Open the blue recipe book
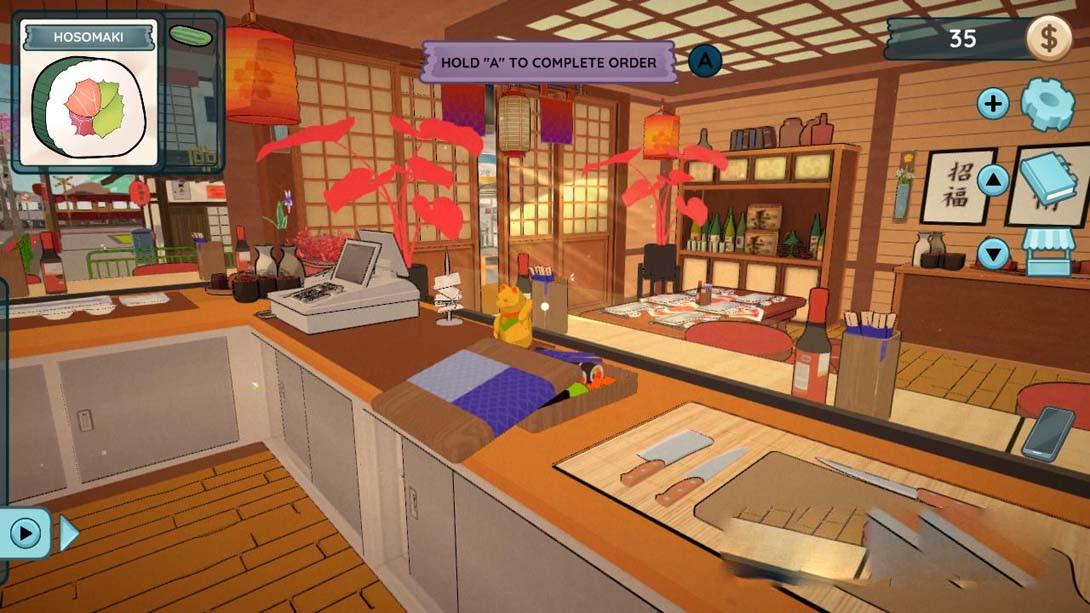Screen dimensions: 1090x613 [x=1048, y=178]
